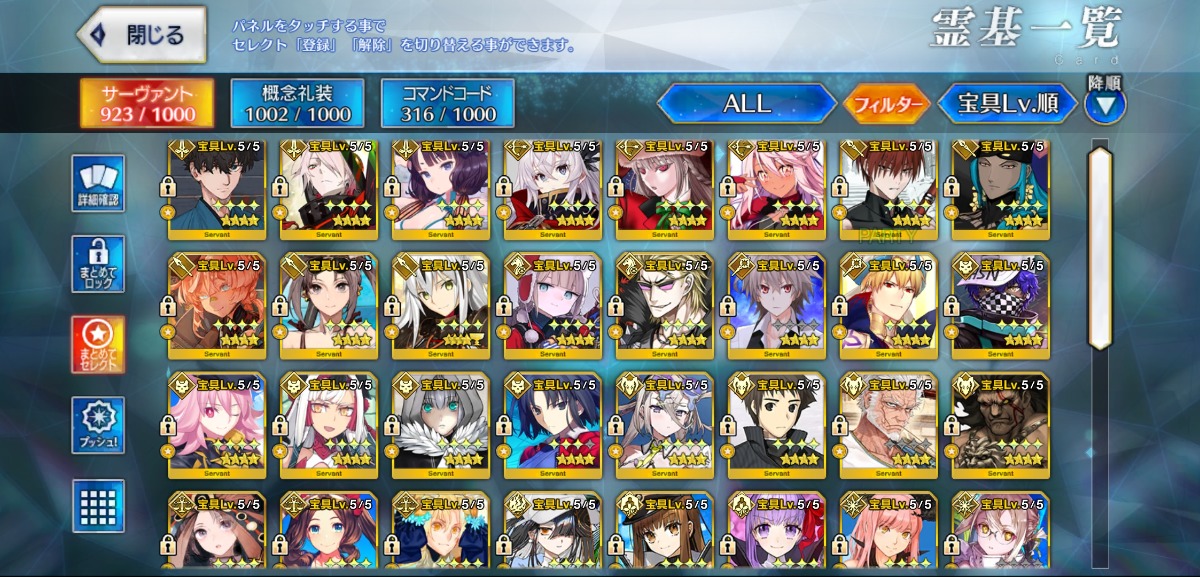Image resolution: width=1200 pixels, height=577 pixels.
Task: Toggle the 降順 sort direction arrow
Action: tap(1104, 104)
